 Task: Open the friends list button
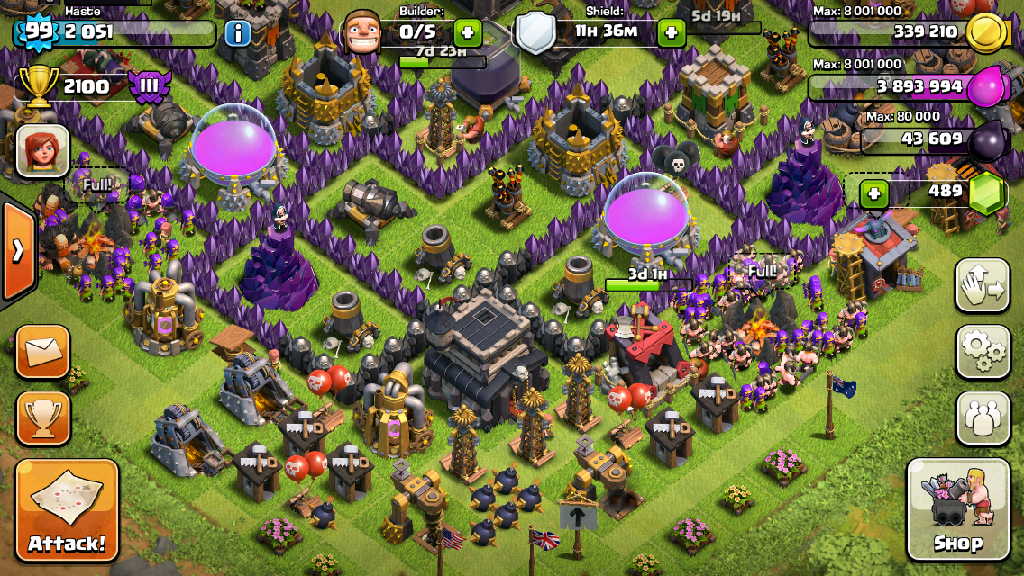(x=983, y=417)
